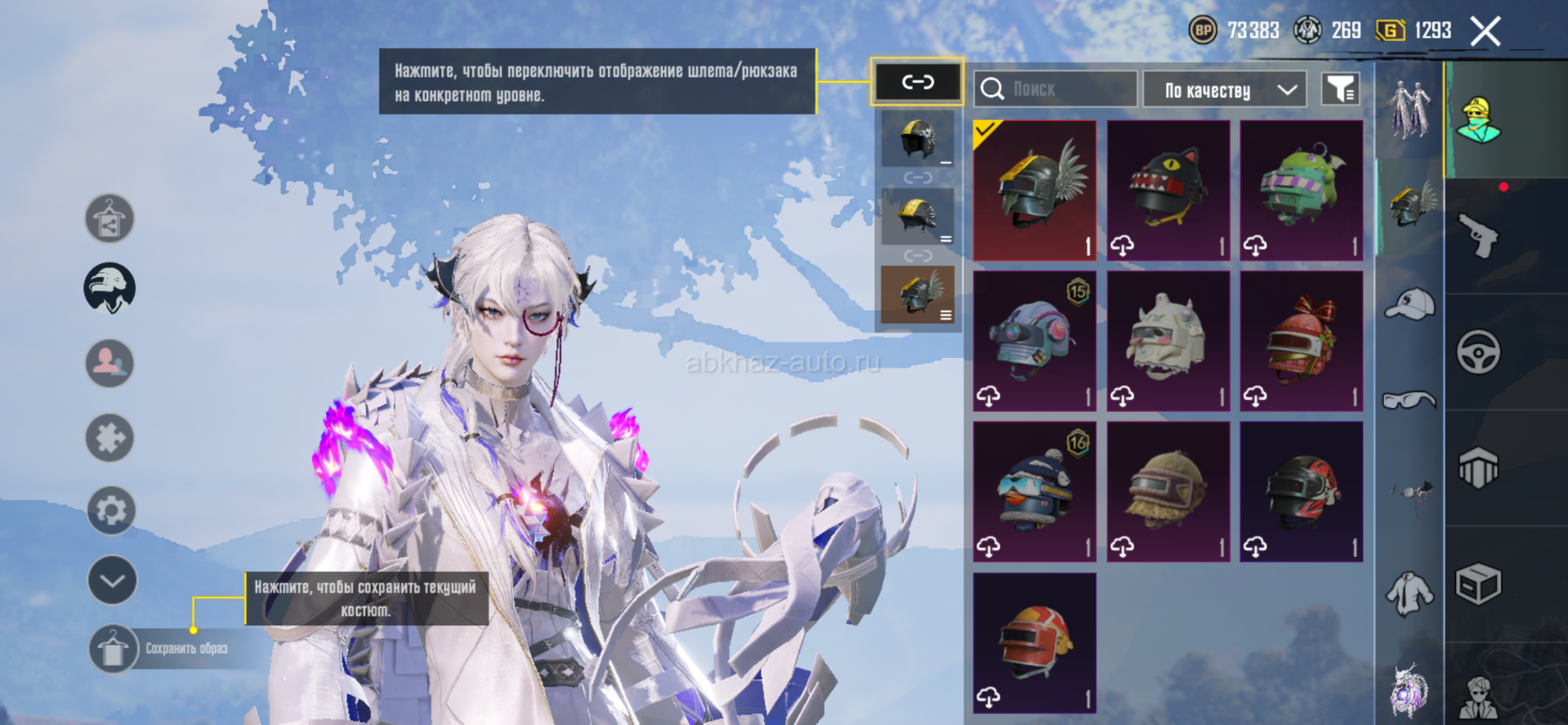
Task: Select the black cat helmet skin
Action: pos(1168,190)
